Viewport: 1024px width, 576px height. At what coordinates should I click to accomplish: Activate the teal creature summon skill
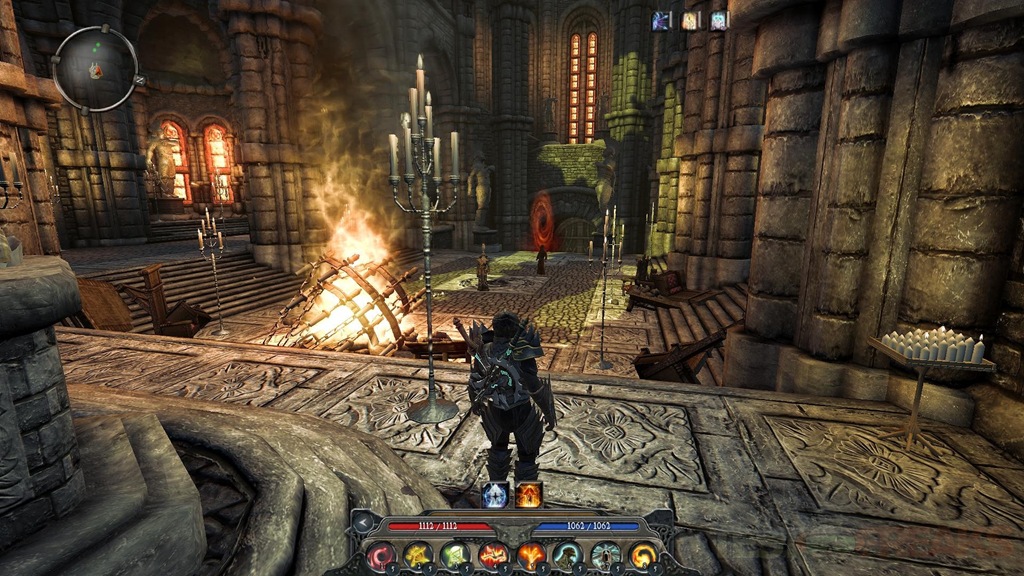coord(568,554)
